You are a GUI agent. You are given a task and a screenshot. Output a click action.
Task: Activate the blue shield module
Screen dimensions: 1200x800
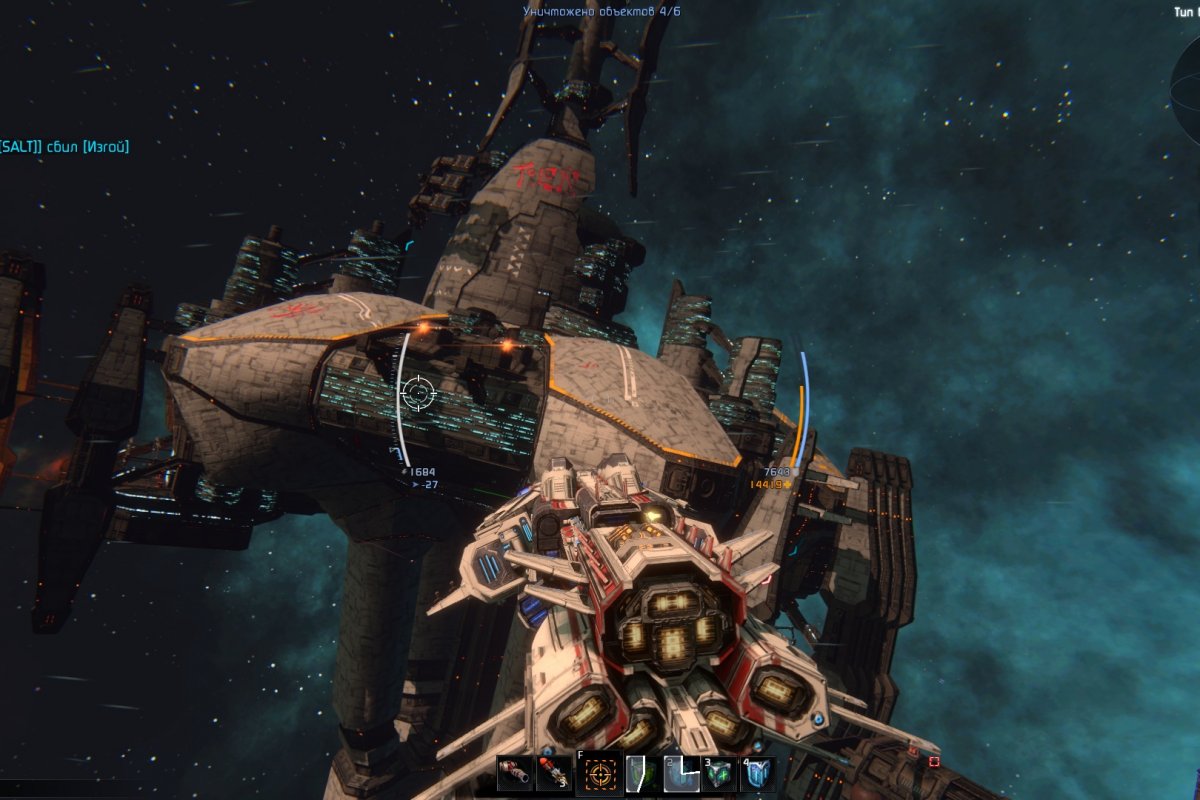click(x=757, y=775)
